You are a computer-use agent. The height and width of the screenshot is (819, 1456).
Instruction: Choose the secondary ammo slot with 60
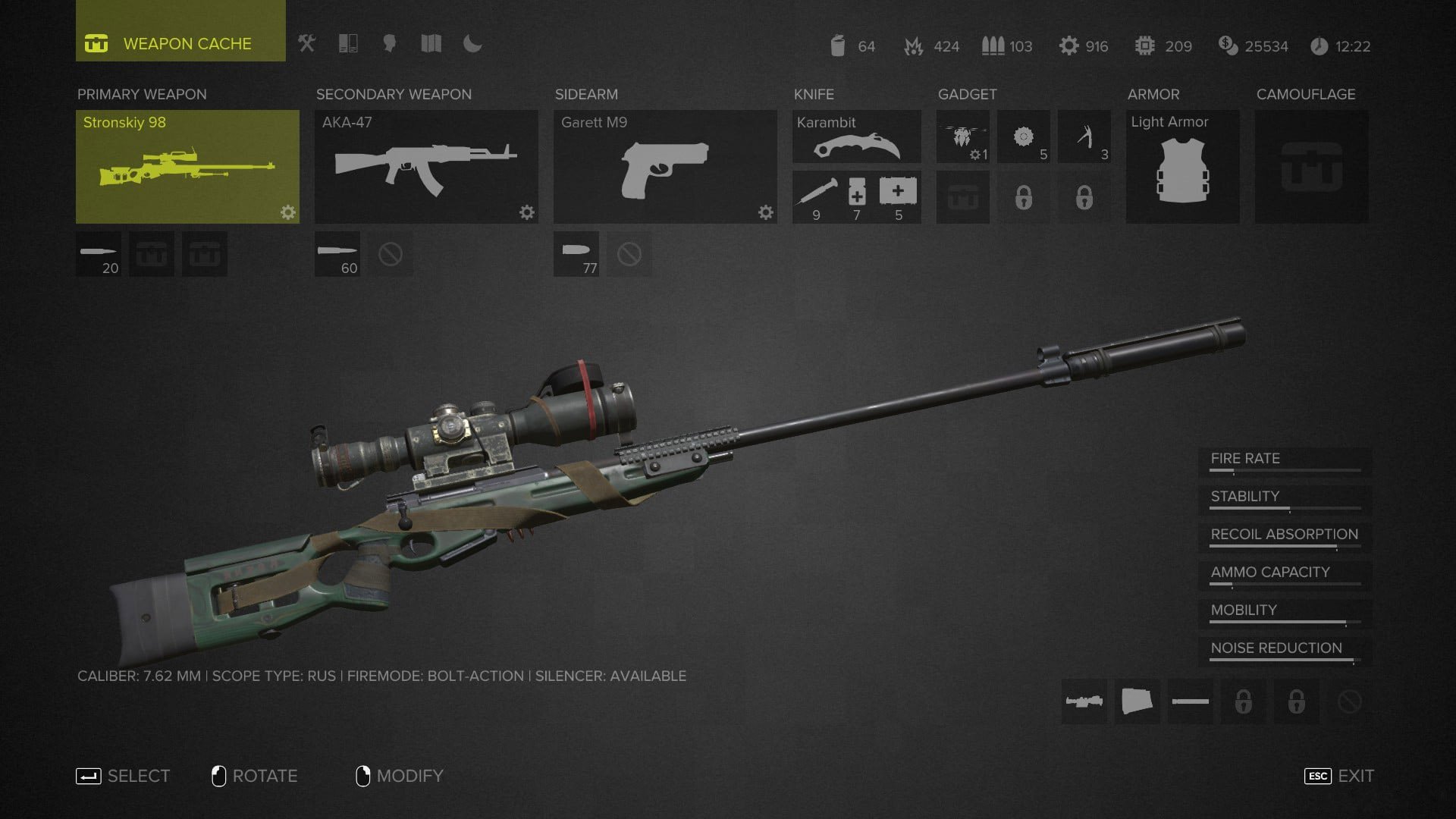point(337,254)
